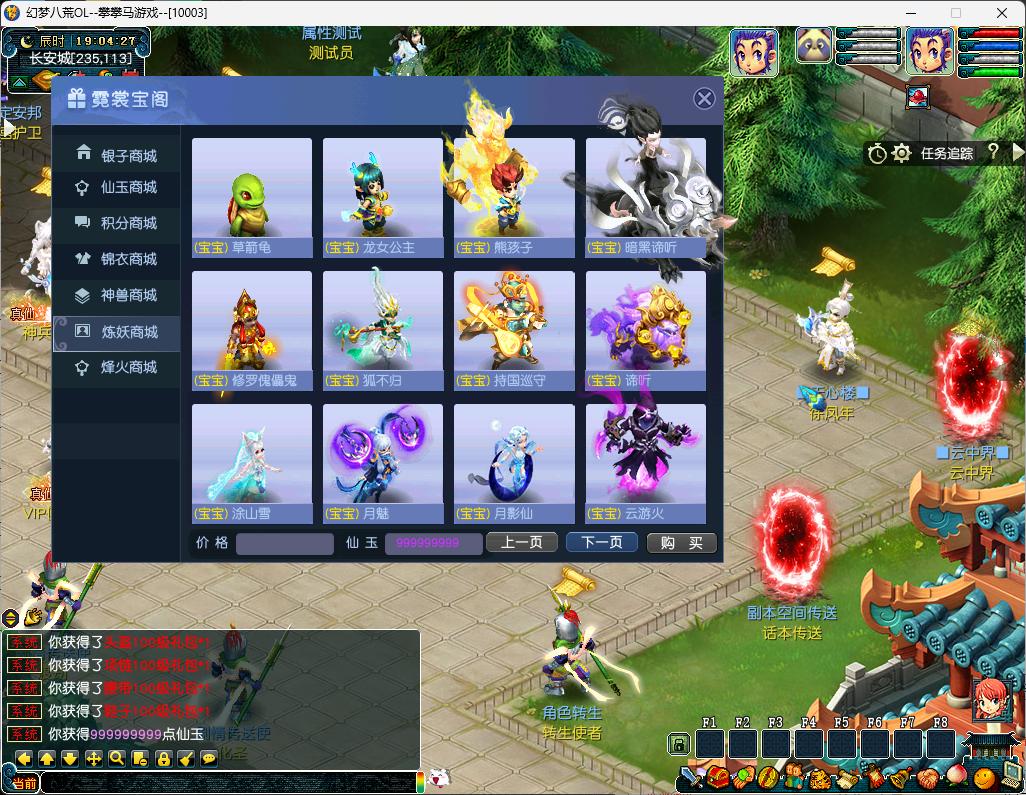The width and height of the screenshot is (1026, 795).
Task: Select the 云游火 pet tile
Action: point(645,463)
